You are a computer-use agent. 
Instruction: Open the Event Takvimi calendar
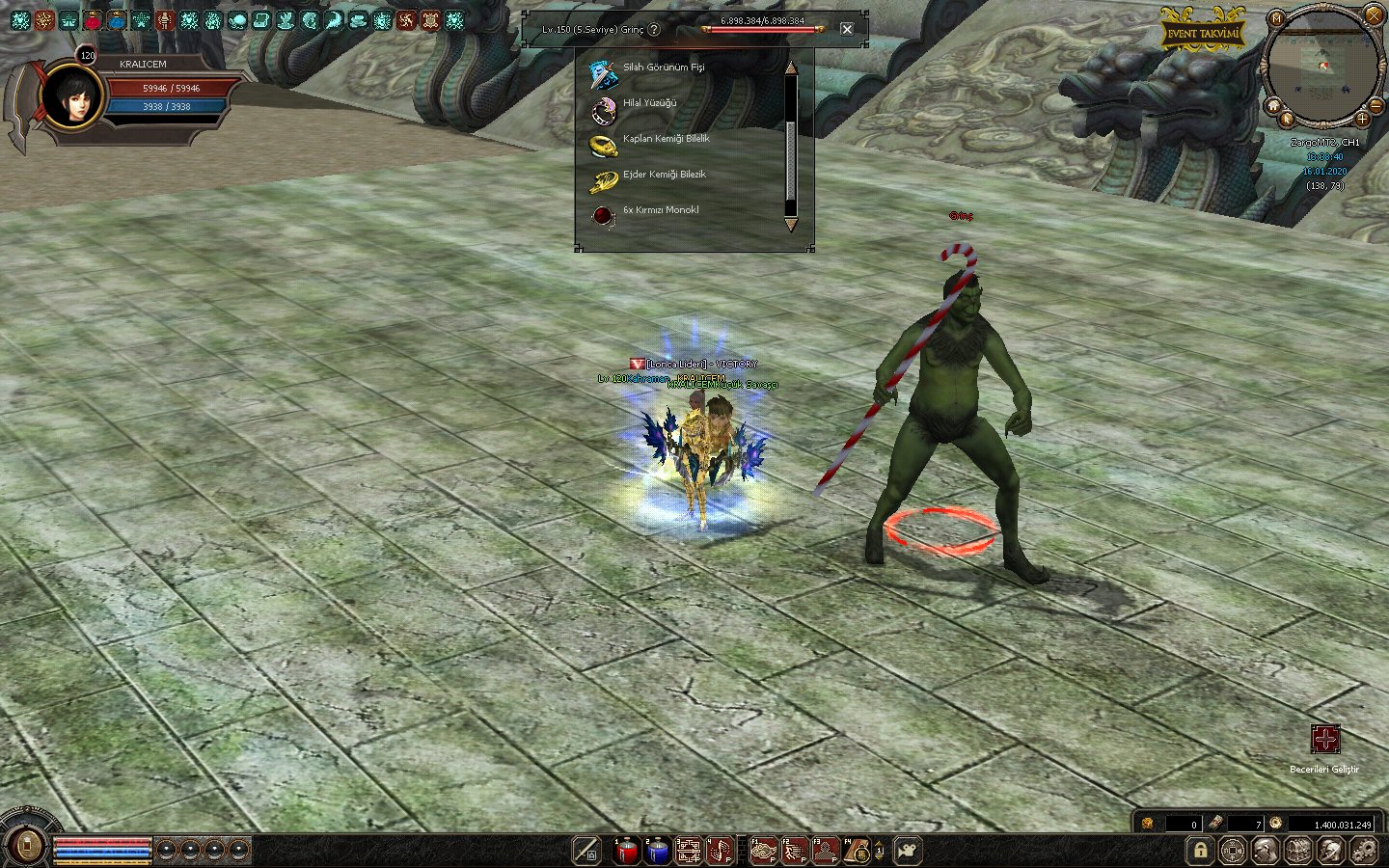point(1201,34)
